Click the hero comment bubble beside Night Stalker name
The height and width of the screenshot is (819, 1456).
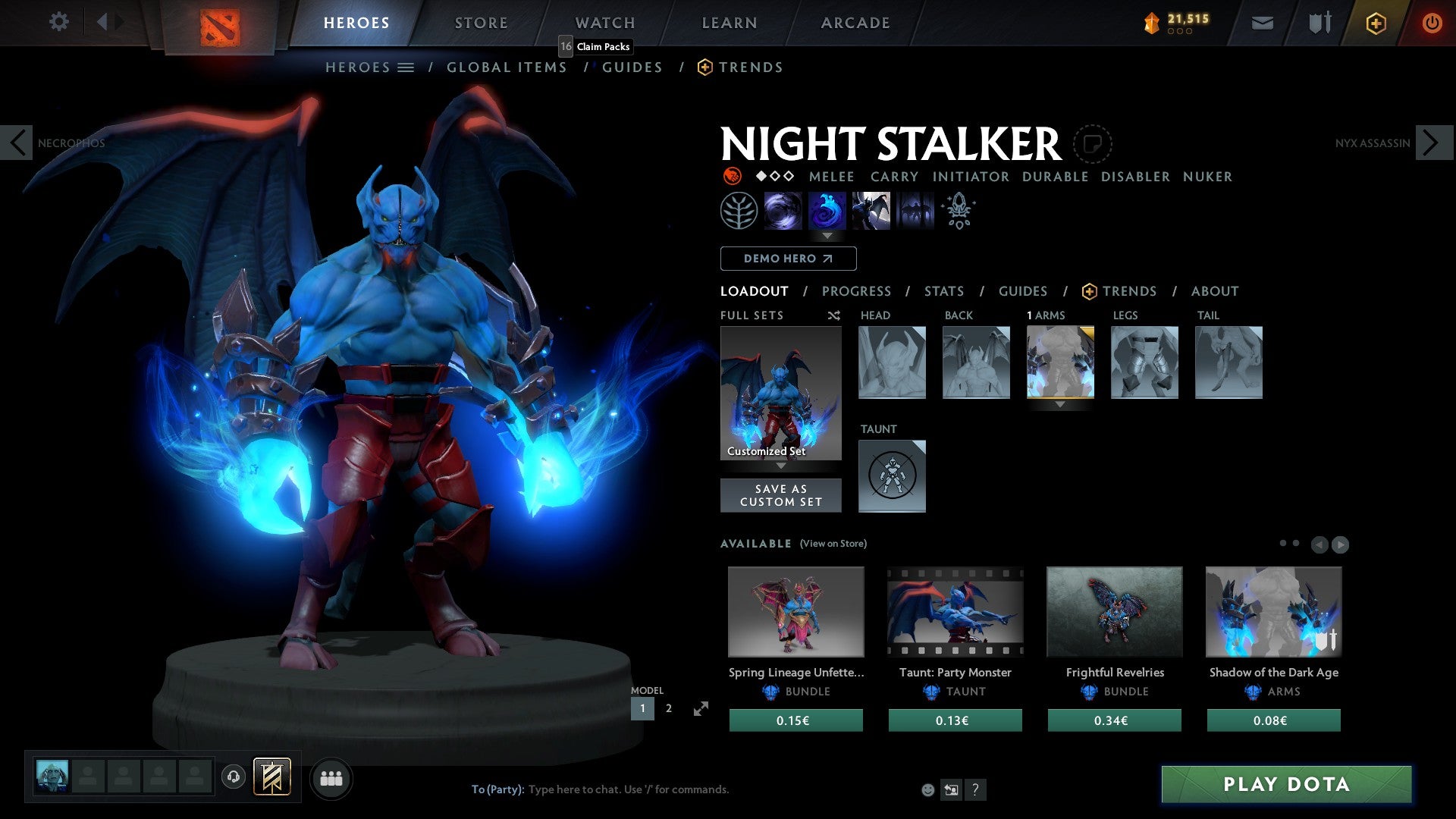click(1094, 143)
